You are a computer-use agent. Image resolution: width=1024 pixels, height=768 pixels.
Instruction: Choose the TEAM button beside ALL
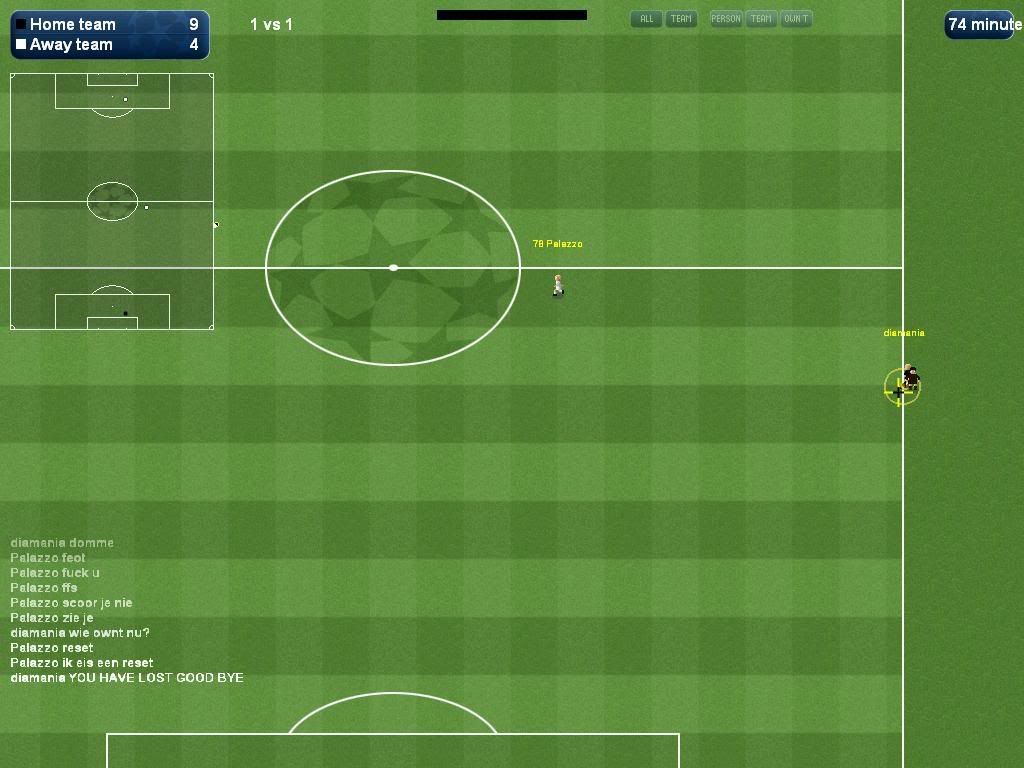coord(681,19)
